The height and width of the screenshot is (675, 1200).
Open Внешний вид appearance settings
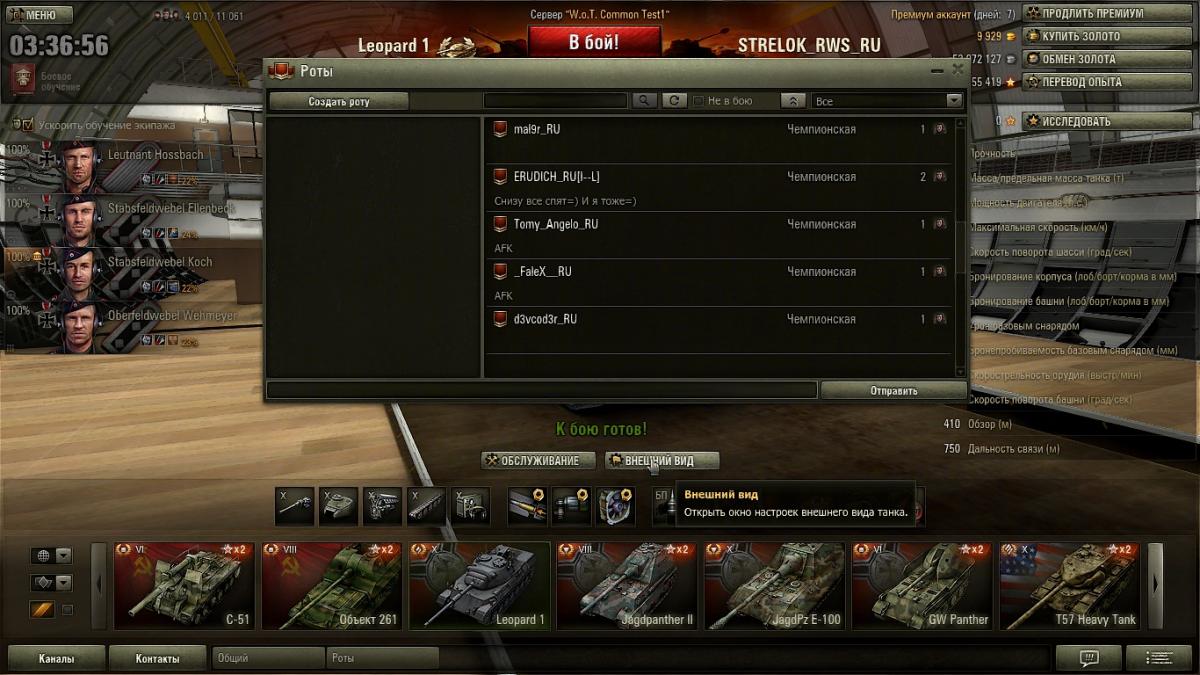(662, 461)
